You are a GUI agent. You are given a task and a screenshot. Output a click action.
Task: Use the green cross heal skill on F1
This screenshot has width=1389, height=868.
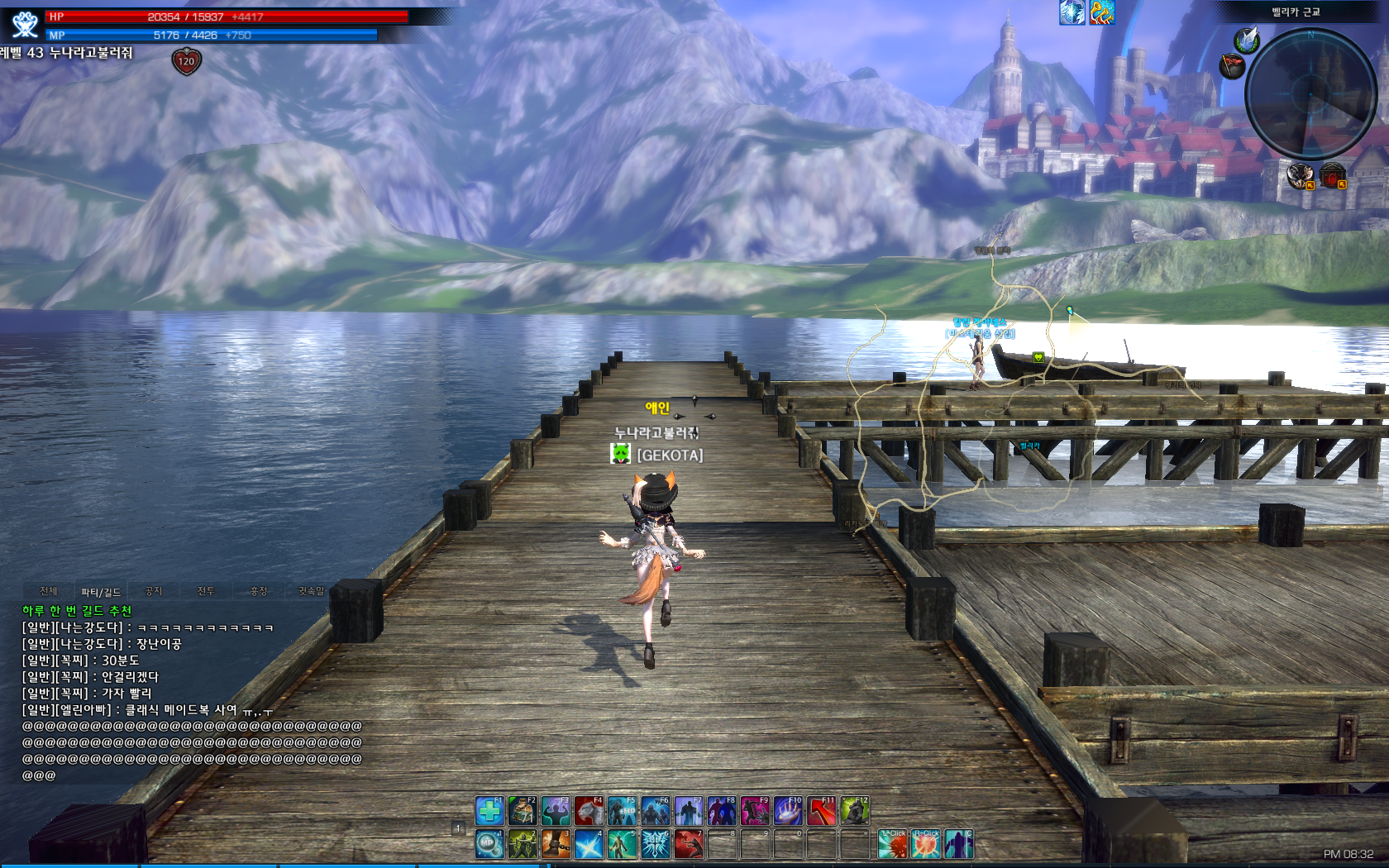coord(489,811)
